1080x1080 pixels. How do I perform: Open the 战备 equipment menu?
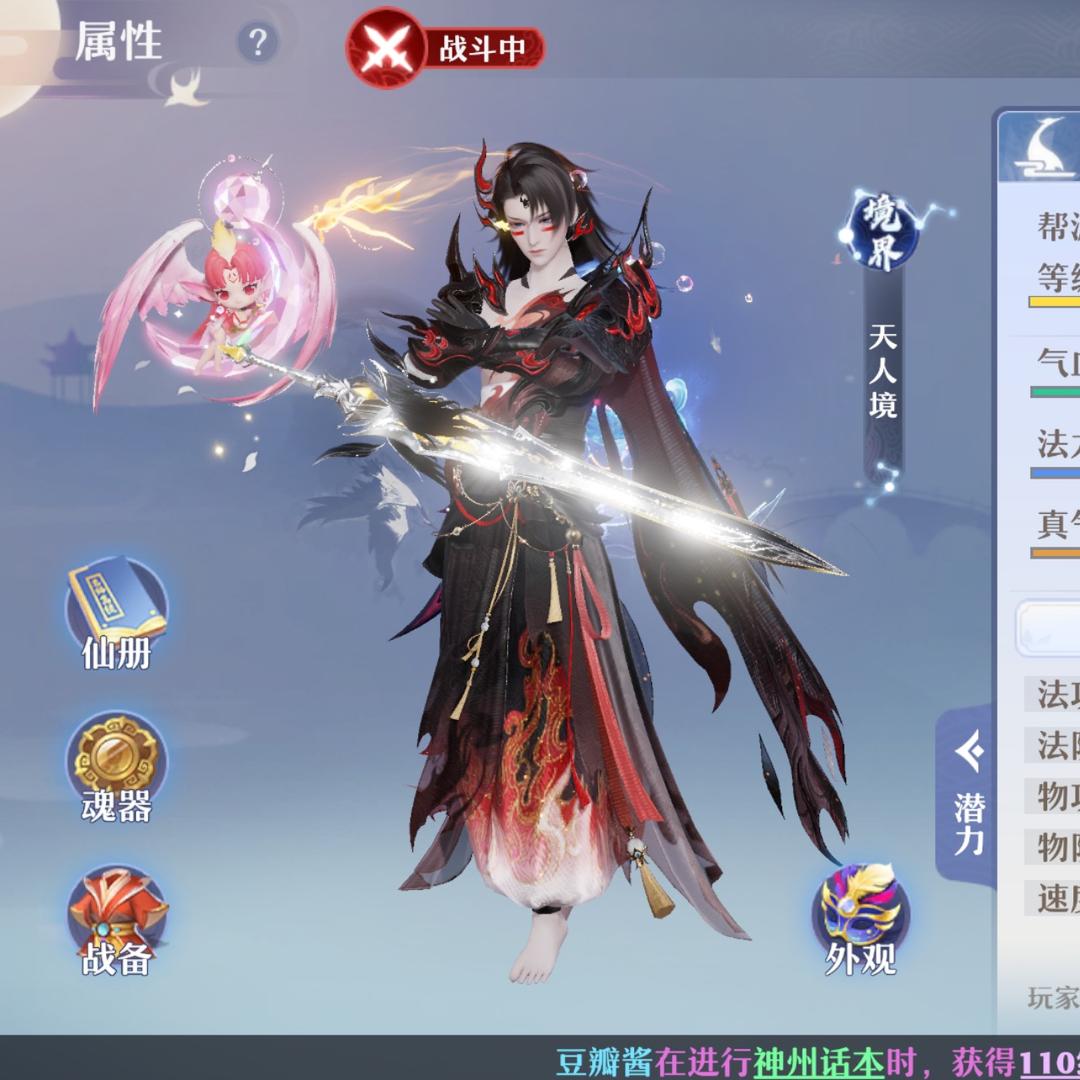tap(116, 917)
